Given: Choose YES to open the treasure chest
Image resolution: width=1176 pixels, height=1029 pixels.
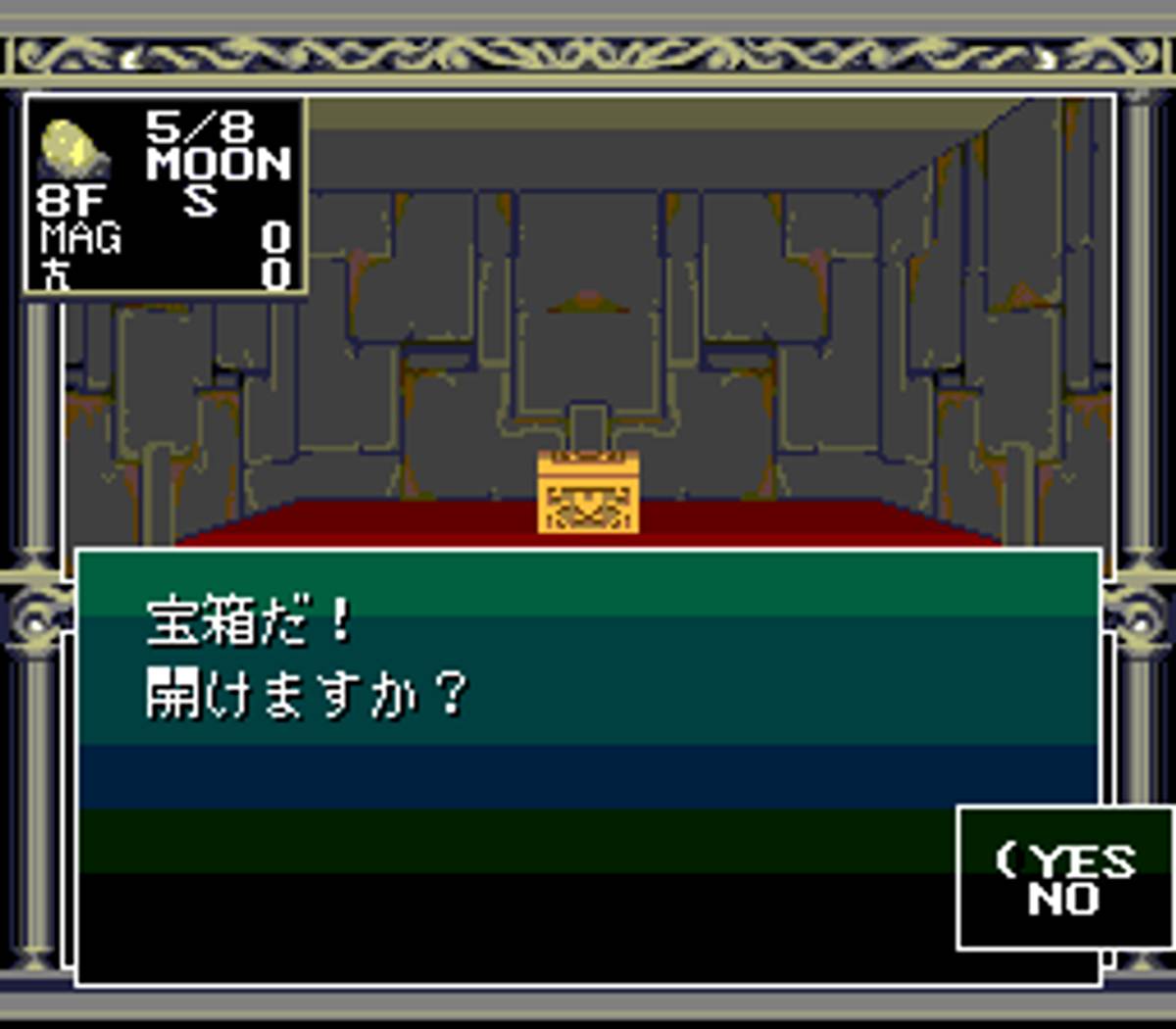Looking at the screenshot, I should point(1083,861).
